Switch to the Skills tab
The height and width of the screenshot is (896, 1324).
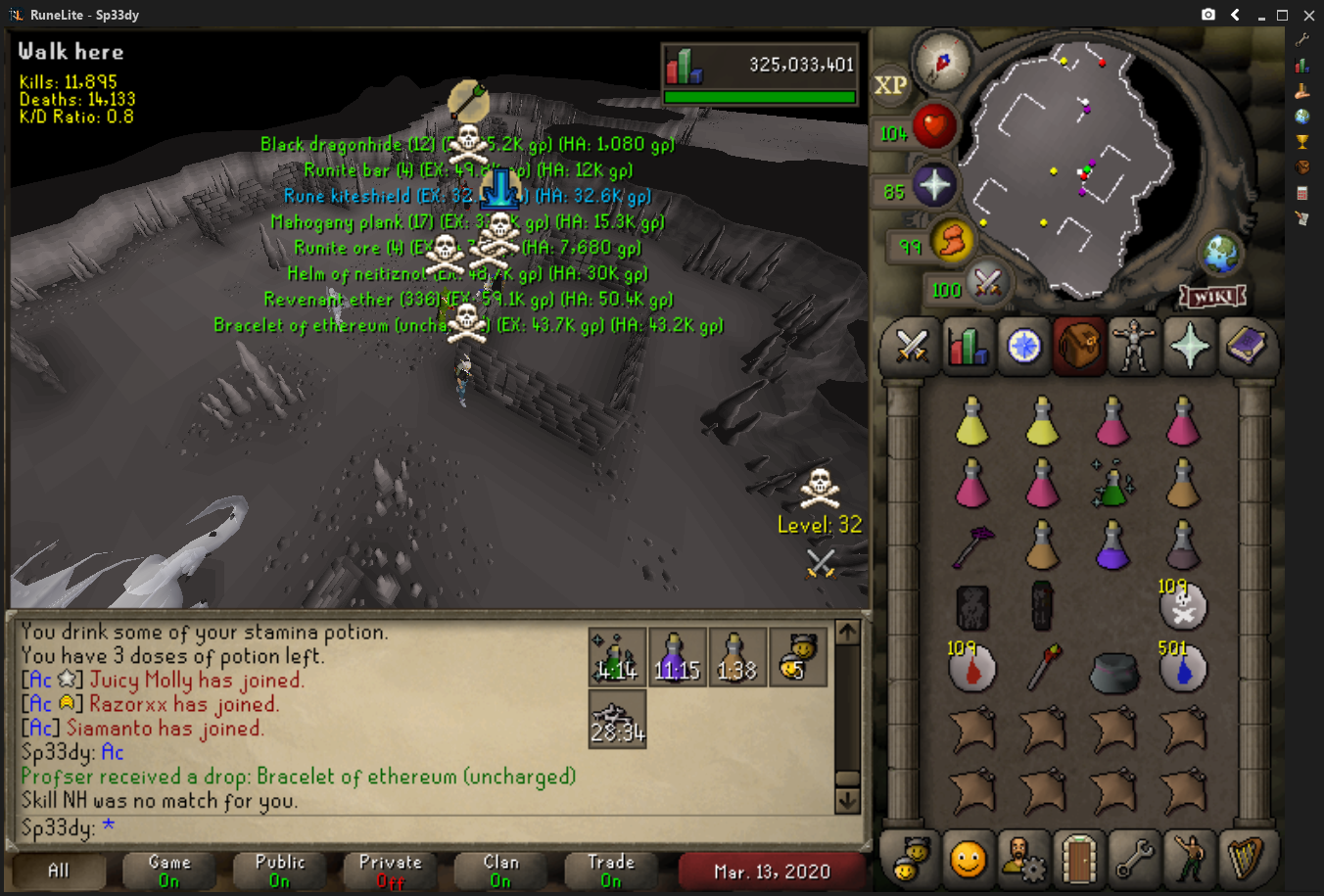point(968,346)
